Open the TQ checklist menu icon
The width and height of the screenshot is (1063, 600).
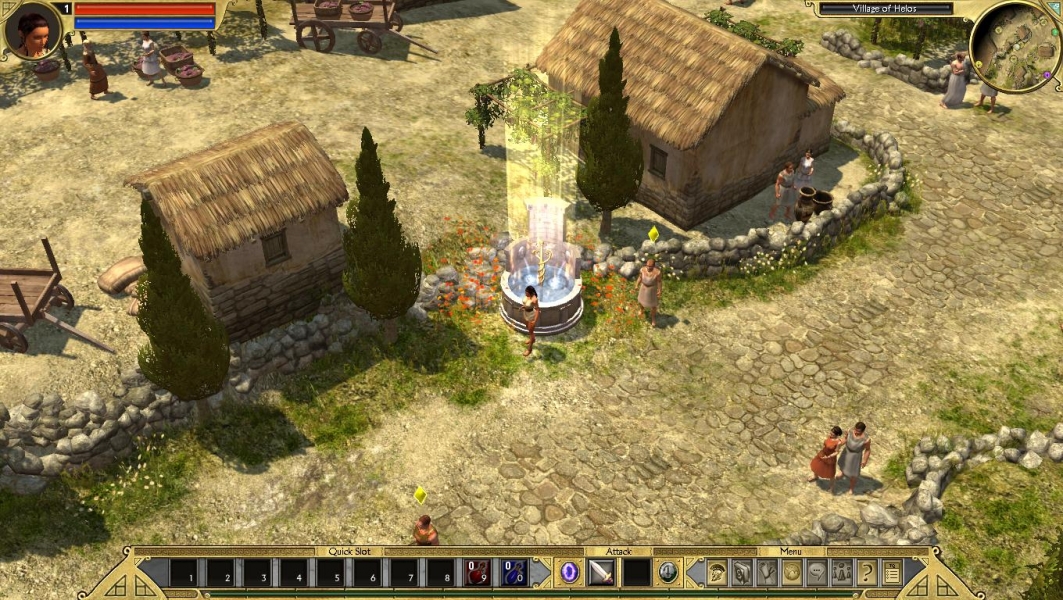point(890,573)
